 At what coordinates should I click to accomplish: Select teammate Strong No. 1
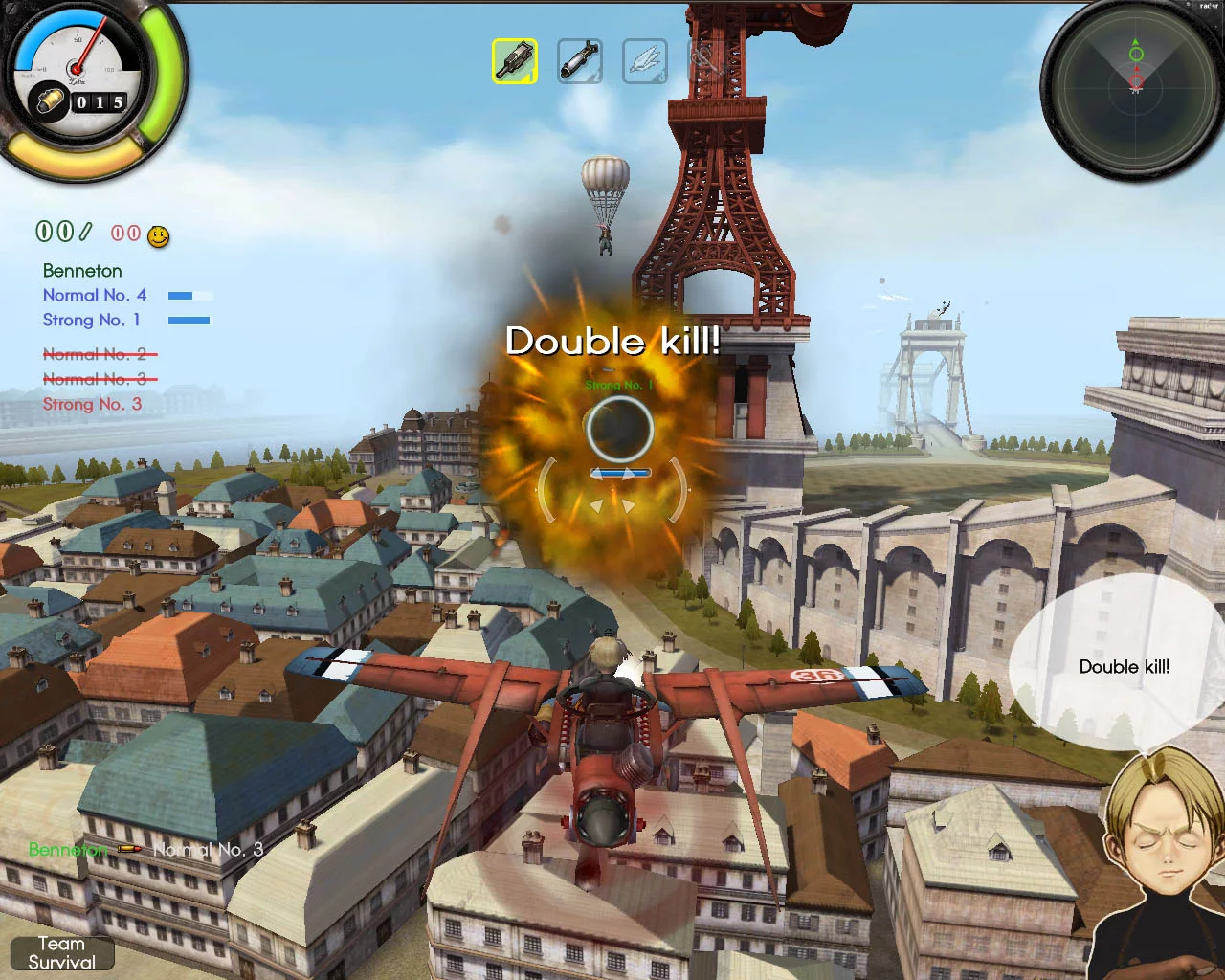click(x=91, y=320)
